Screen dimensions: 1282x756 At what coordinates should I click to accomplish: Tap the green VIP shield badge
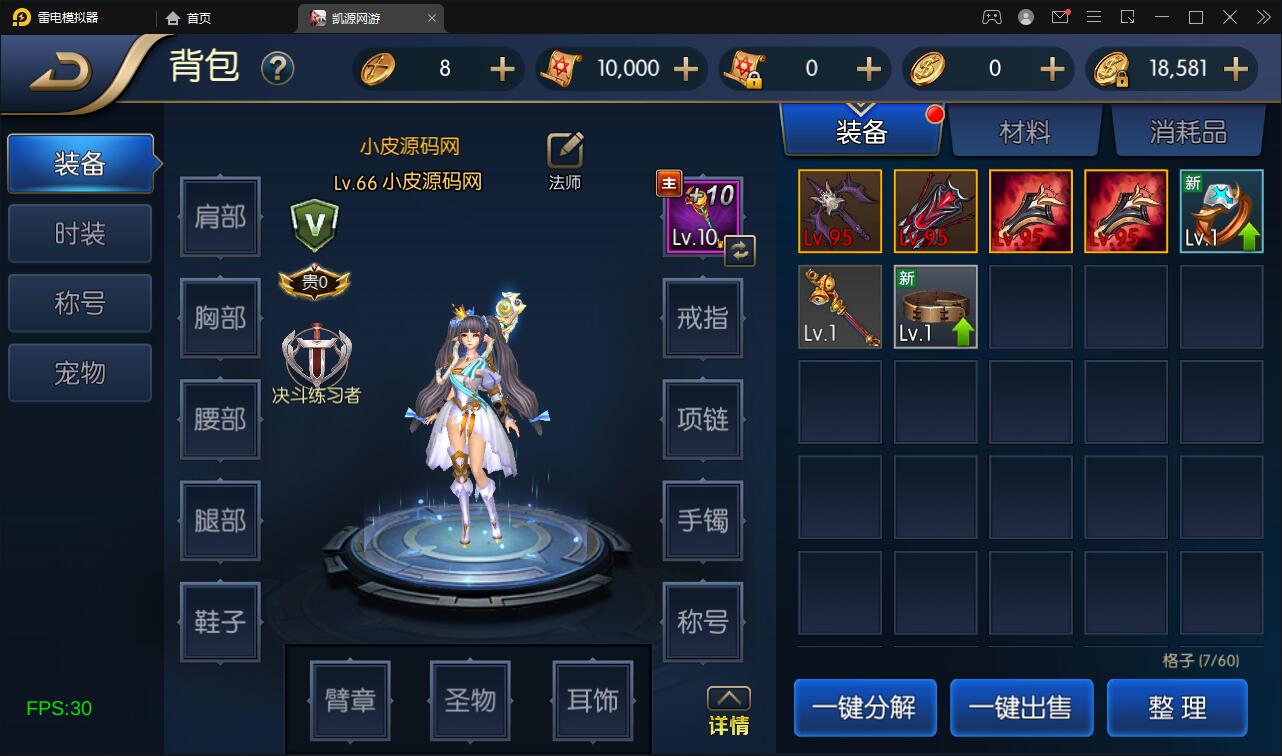315,224
